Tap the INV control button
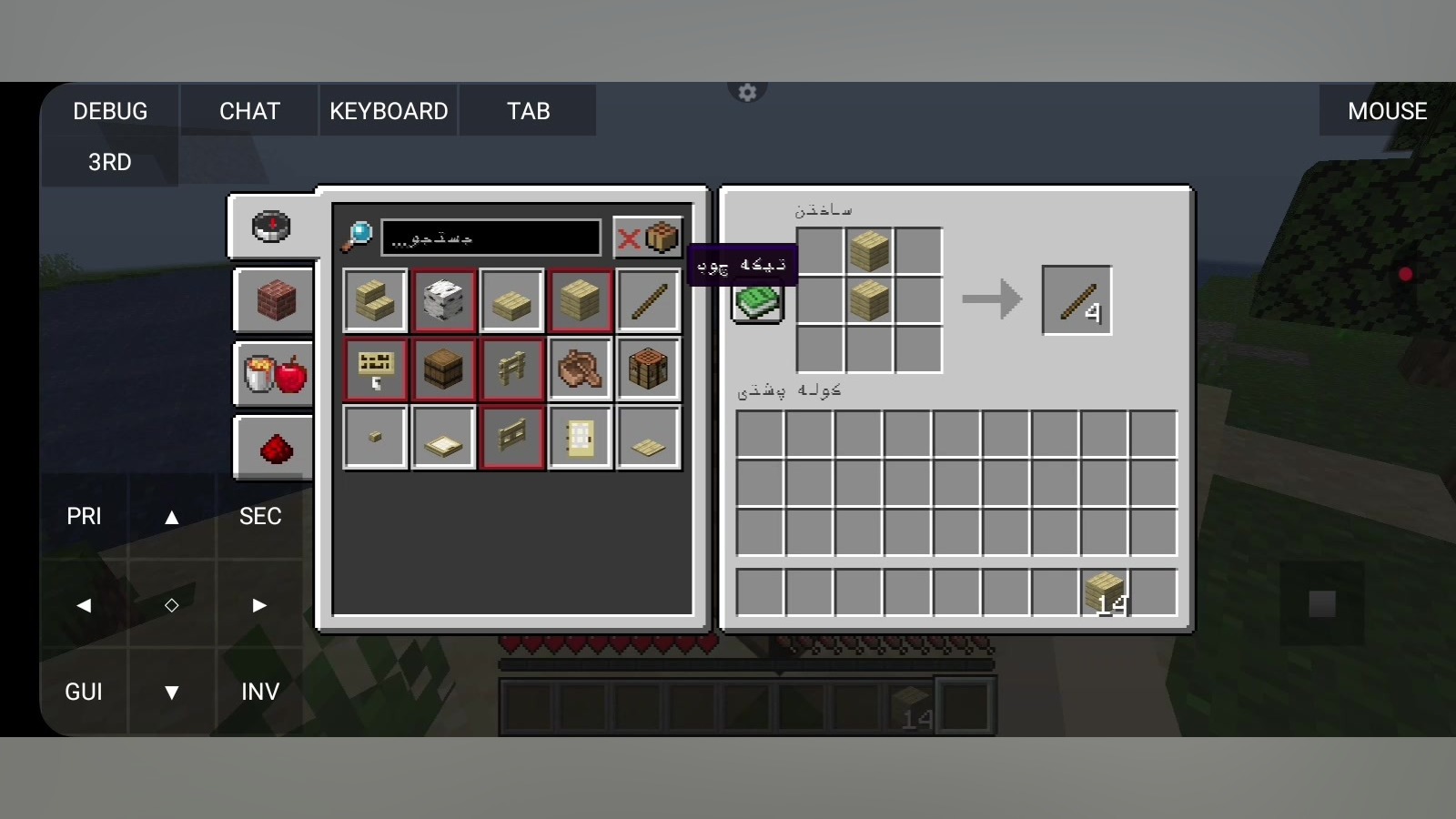This screenshot has width=1456, height=819. point(260,692)
